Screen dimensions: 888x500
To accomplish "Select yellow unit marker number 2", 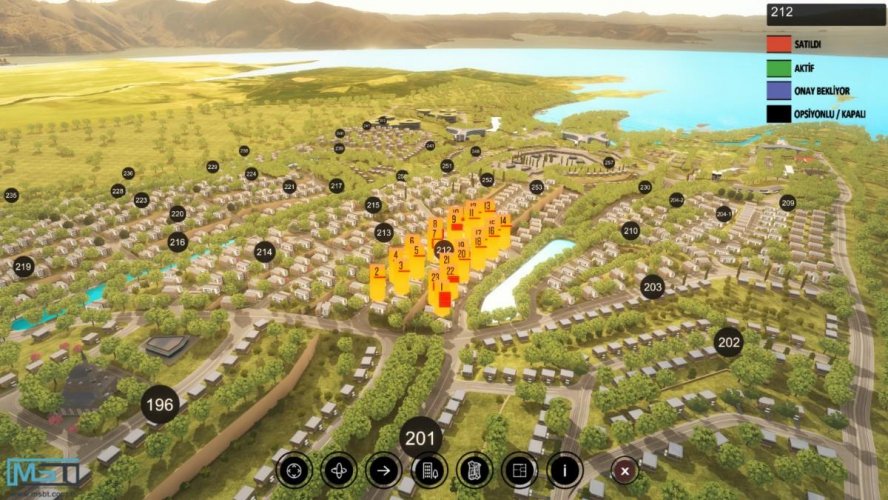I will pos(377,274).
